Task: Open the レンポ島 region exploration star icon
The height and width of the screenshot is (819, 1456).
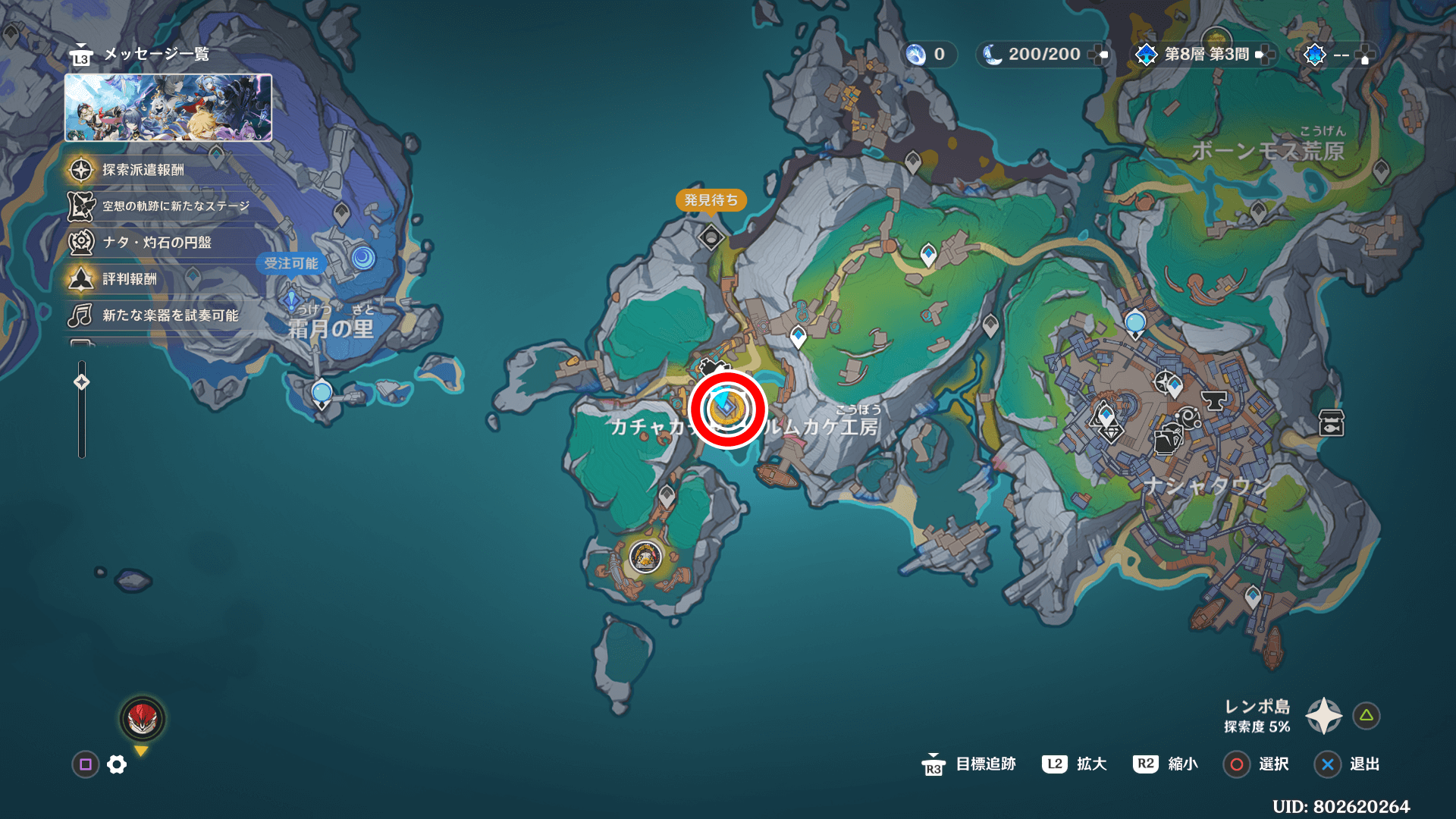Action: point(1323,716)
